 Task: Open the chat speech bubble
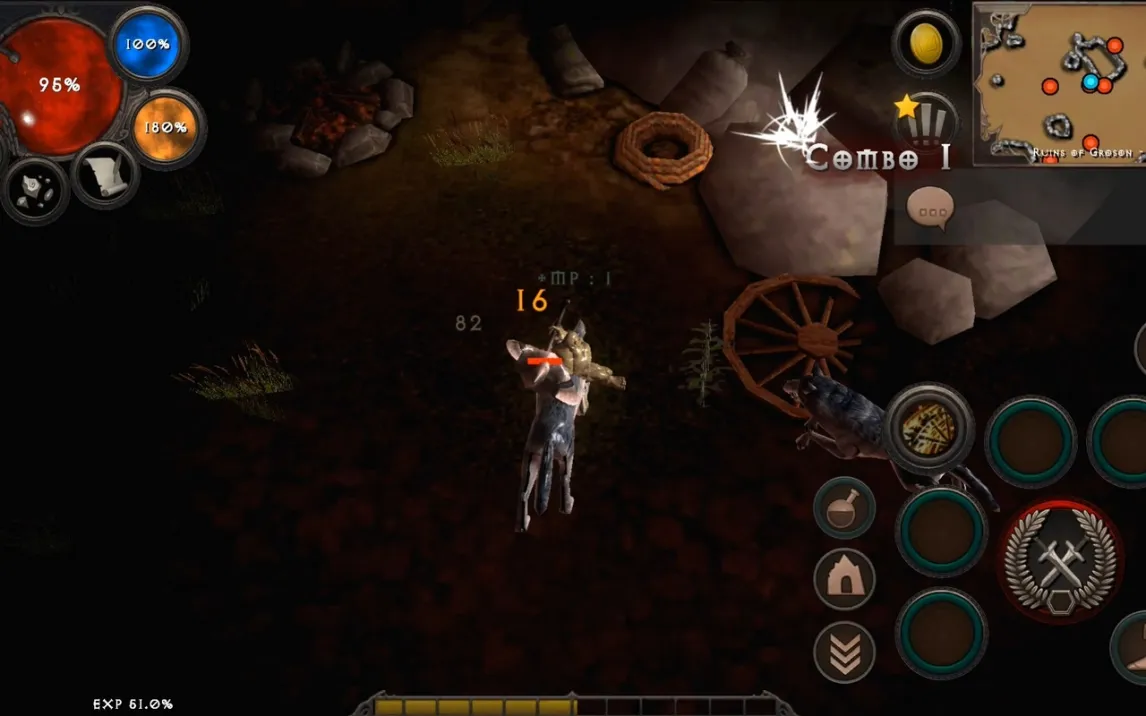[x=930, y=209]
